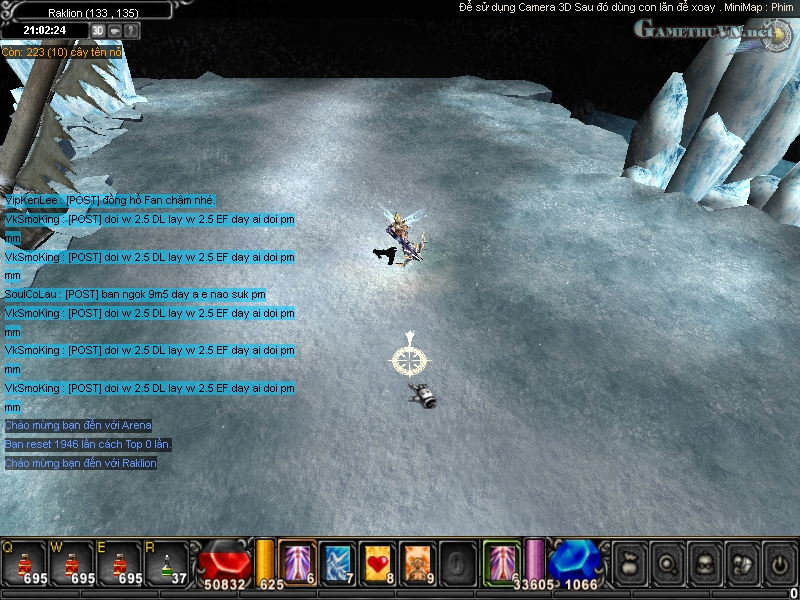This screenshot has width=800, height=600.
Task: Activate the blue ice skill numbered 7
Action: coord(336,560)
